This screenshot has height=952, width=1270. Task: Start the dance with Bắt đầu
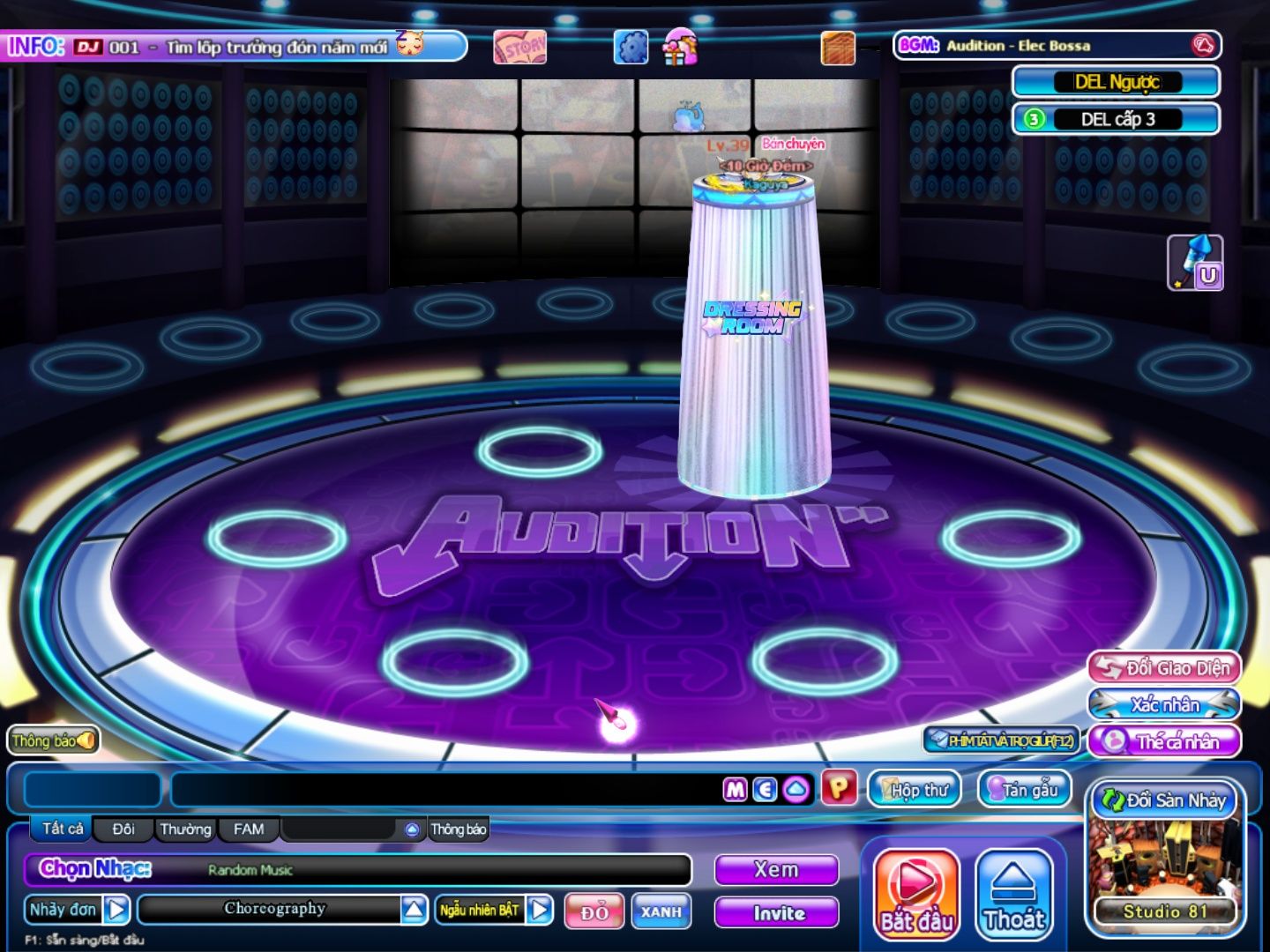915,893
